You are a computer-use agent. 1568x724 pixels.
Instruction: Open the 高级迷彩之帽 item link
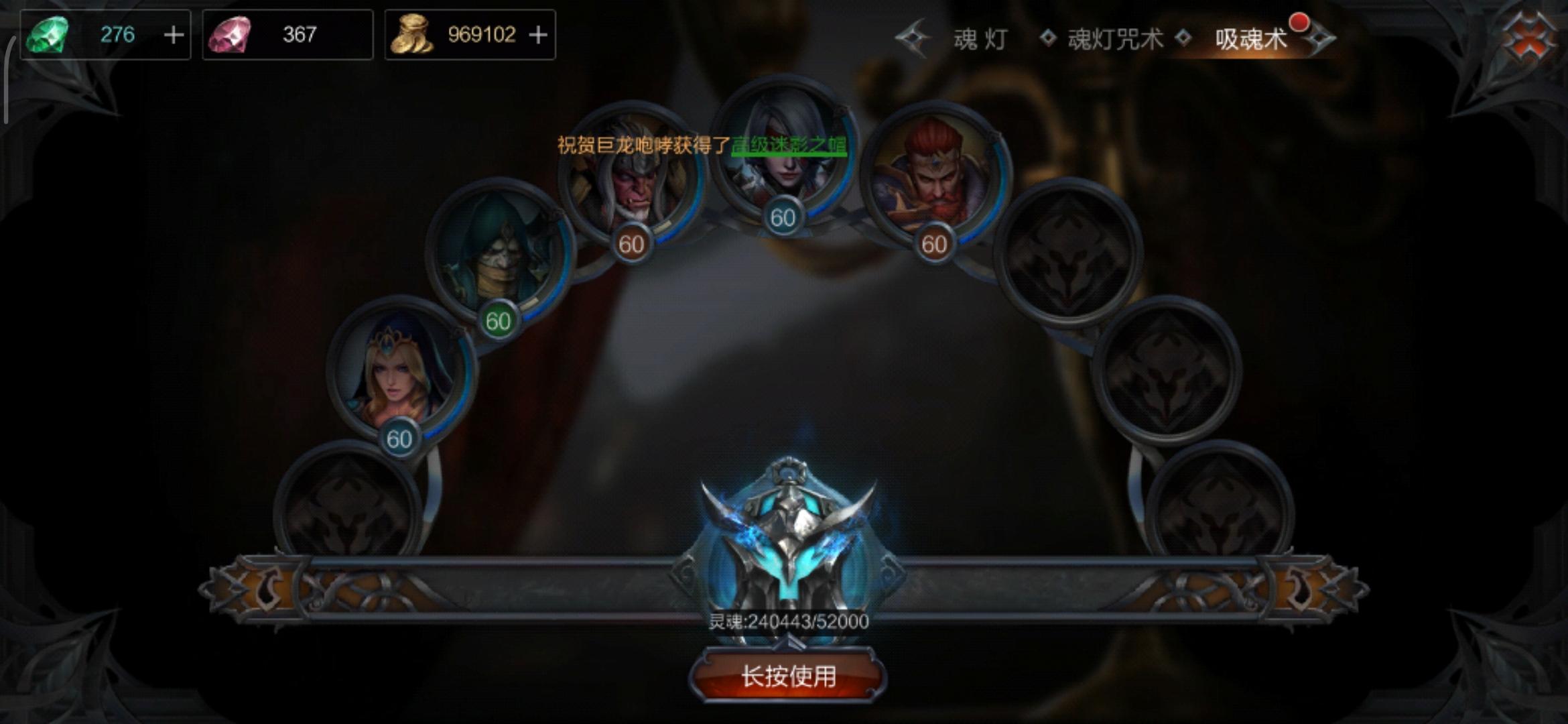(x=787, y=143)
